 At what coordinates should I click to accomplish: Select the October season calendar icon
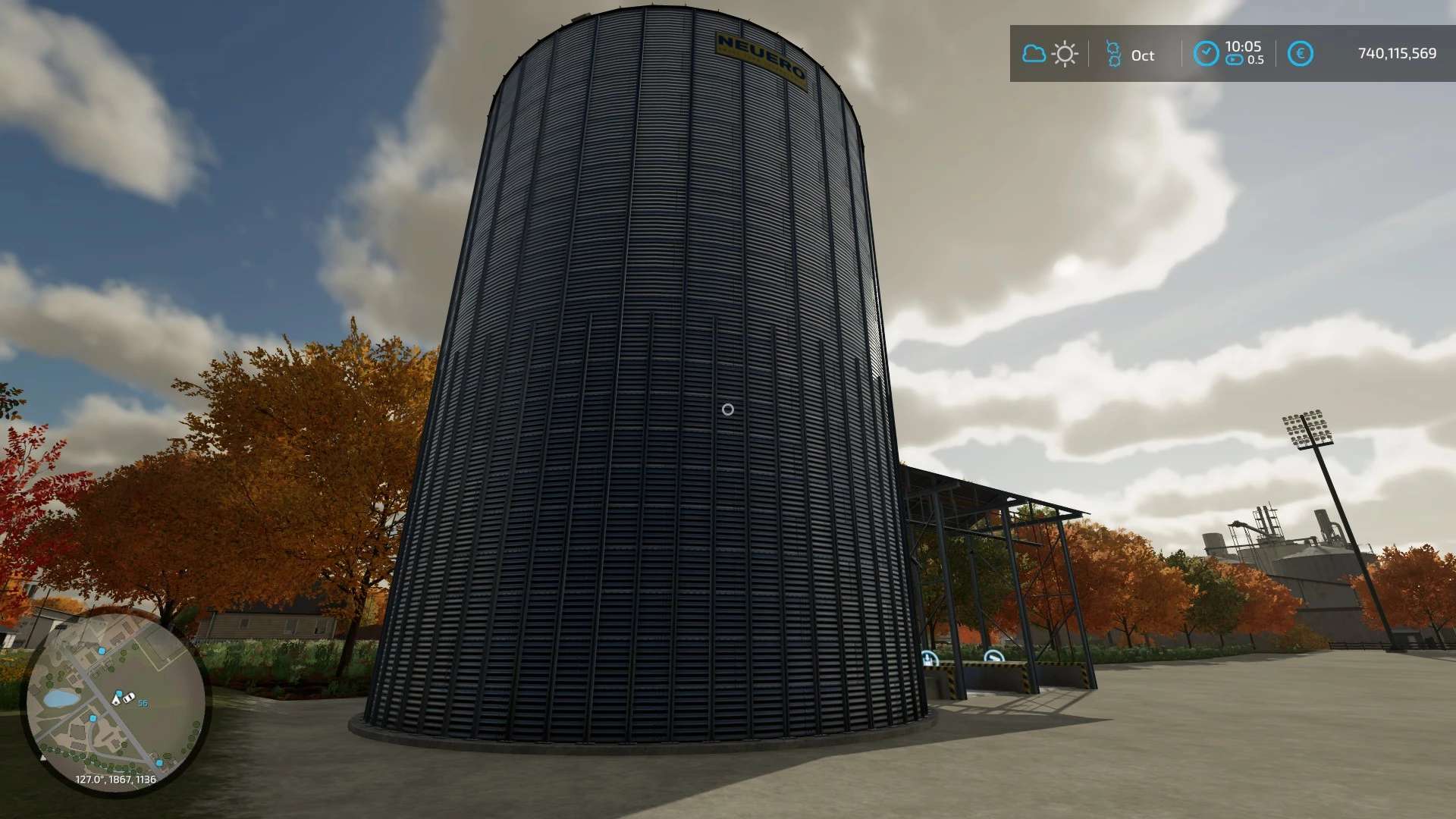point(1113,54)
